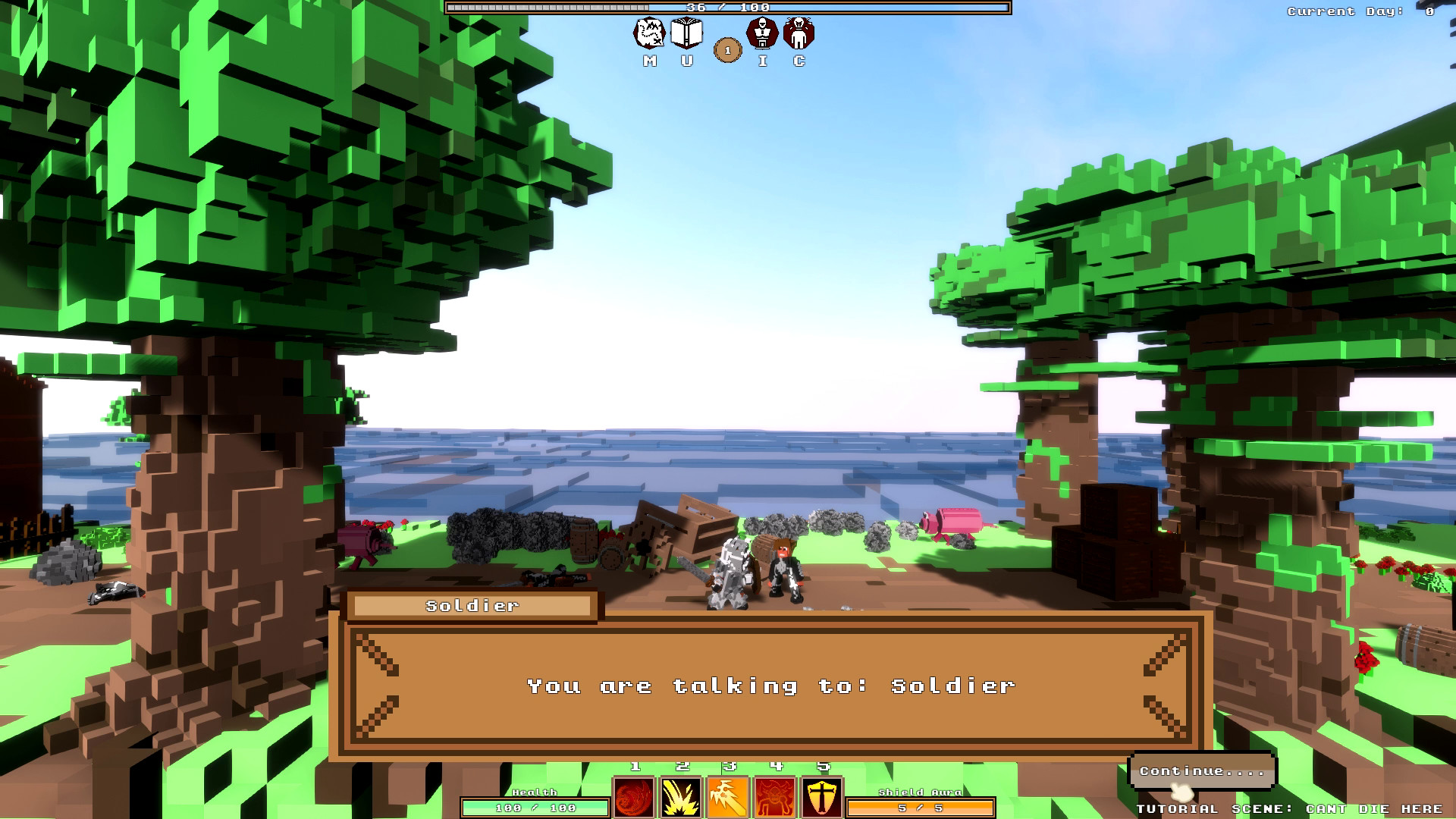The image size is (1456, 819).
Task: Open the map icon labeled M
Action: pyautogui.click(x=648, y=36)
